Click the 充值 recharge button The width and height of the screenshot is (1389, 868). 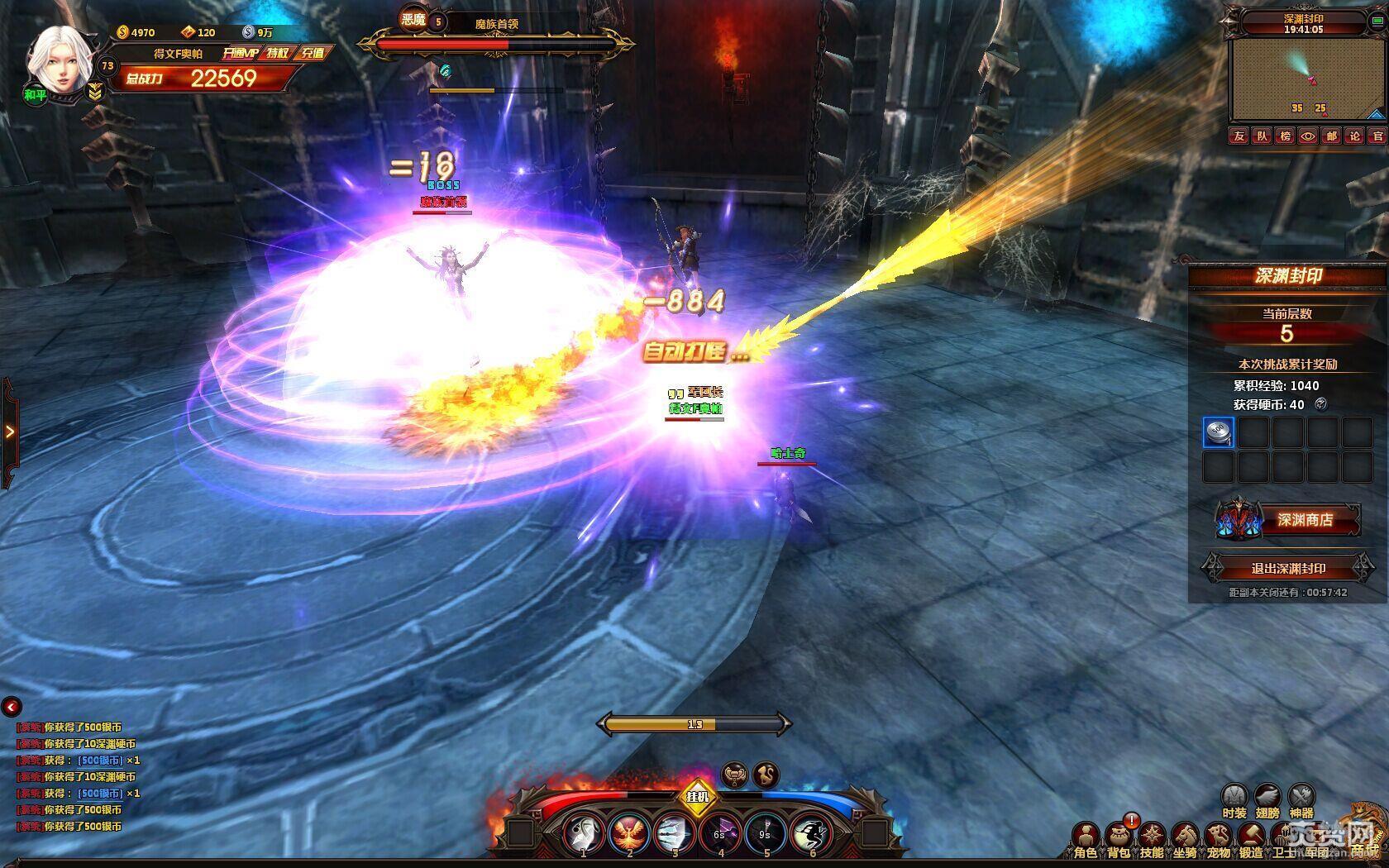(x=313, y=53)
